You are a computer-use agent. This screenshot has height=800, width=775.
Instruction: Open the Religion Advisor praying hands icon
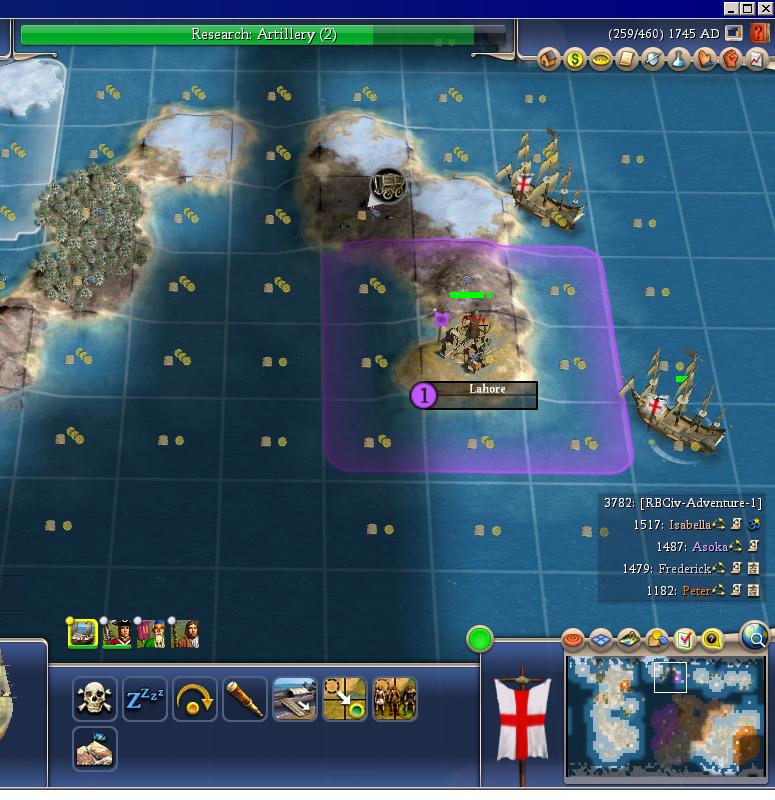(705, 60)
